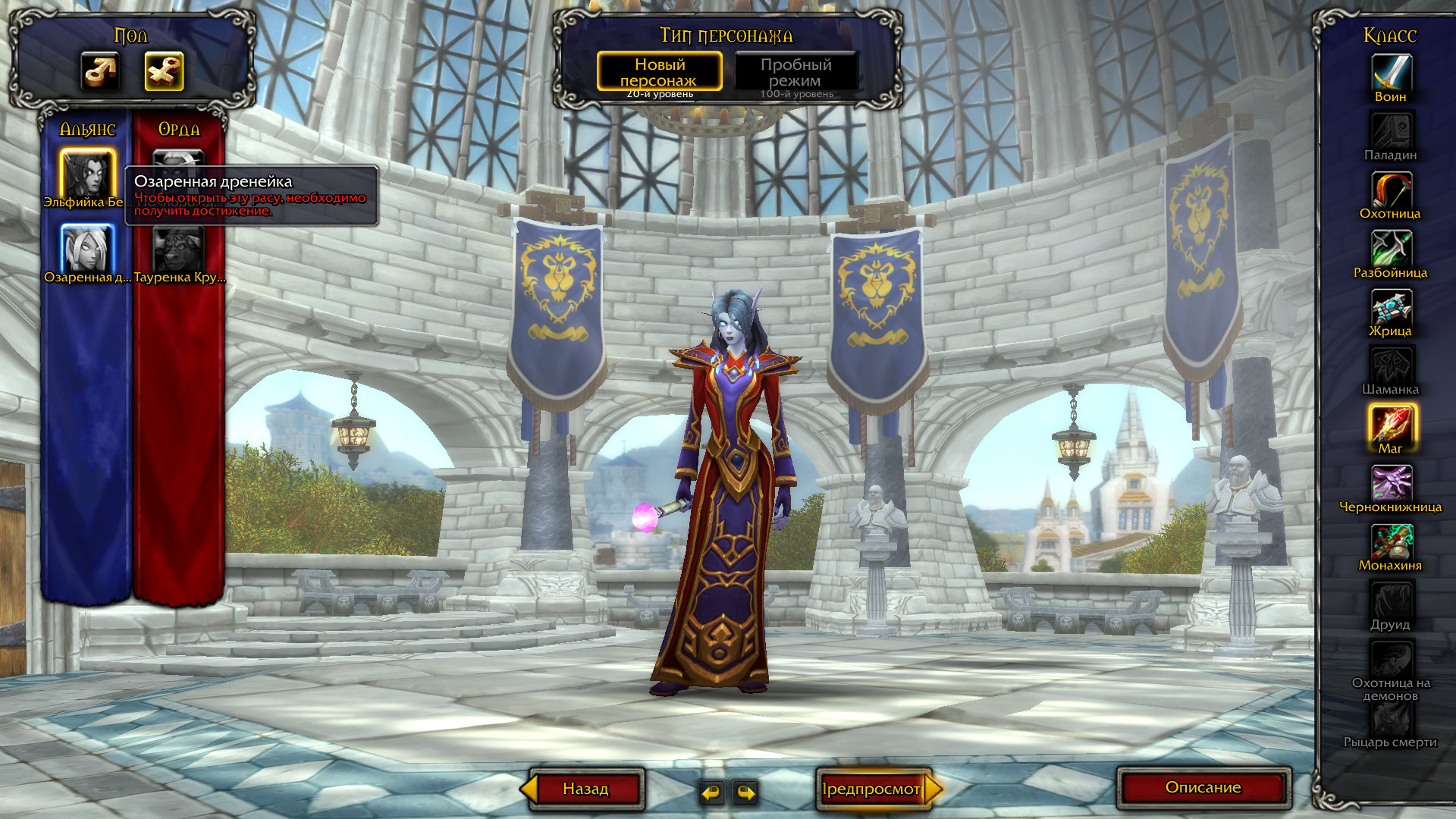Choose the Воин class icon
Image resolution: width=1456 pixels, height=819 pixels.
(x=1391, y=74)
